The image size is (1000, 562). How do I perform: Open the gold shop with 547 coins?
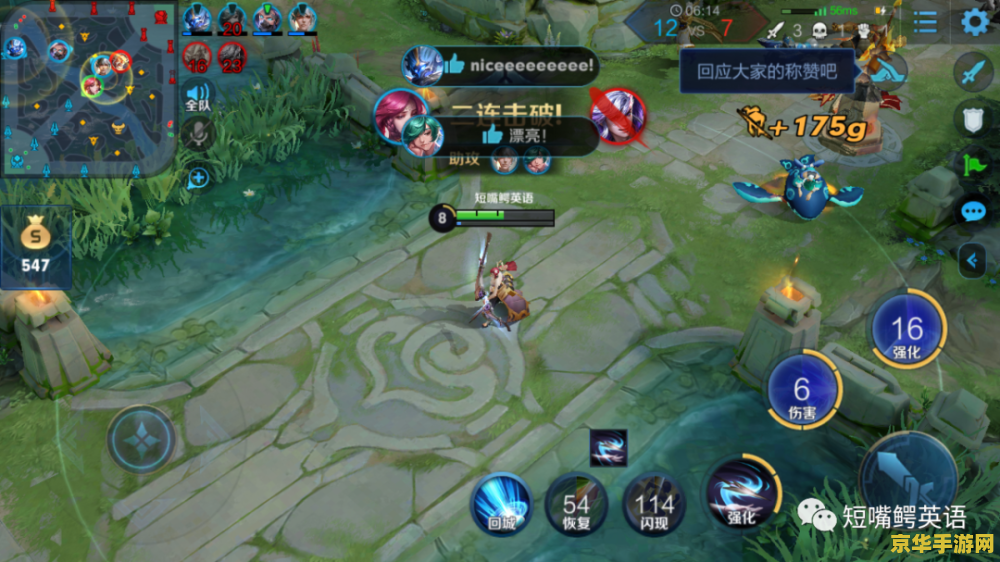click(x=35, y=247)
